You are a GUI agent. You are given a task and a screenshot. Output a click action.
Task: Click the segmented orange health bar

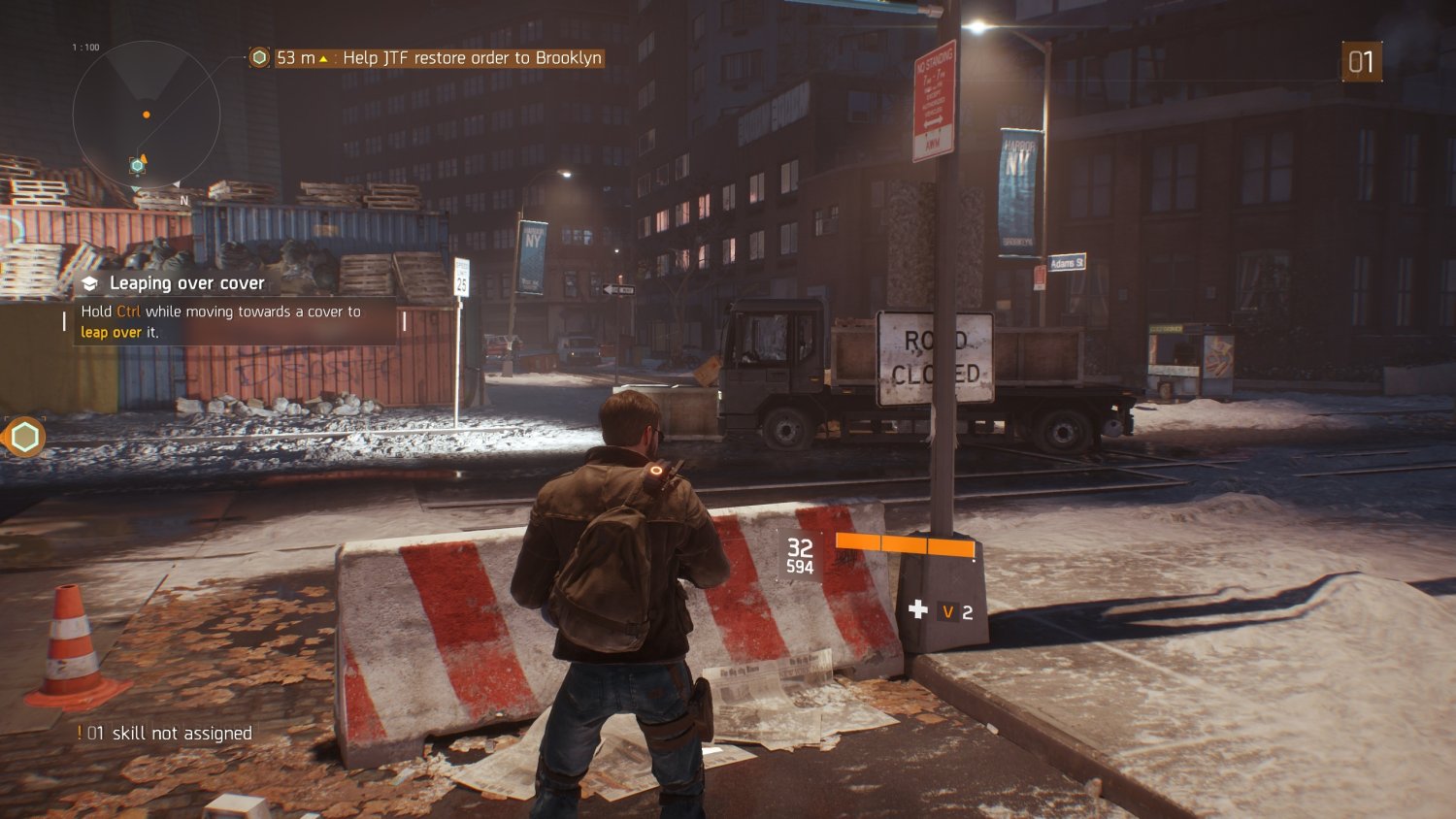pos(905,544)
